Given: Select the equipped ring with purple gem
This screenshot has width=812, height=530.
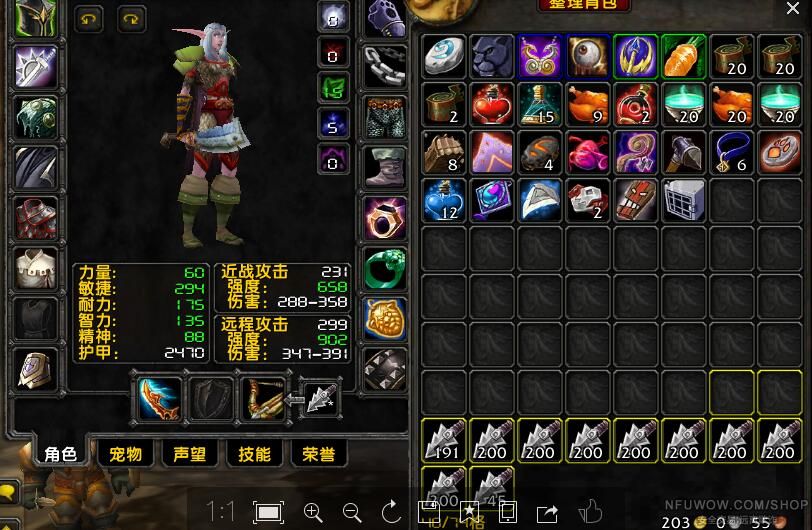Looking at the screenshot, I should 383,216.
